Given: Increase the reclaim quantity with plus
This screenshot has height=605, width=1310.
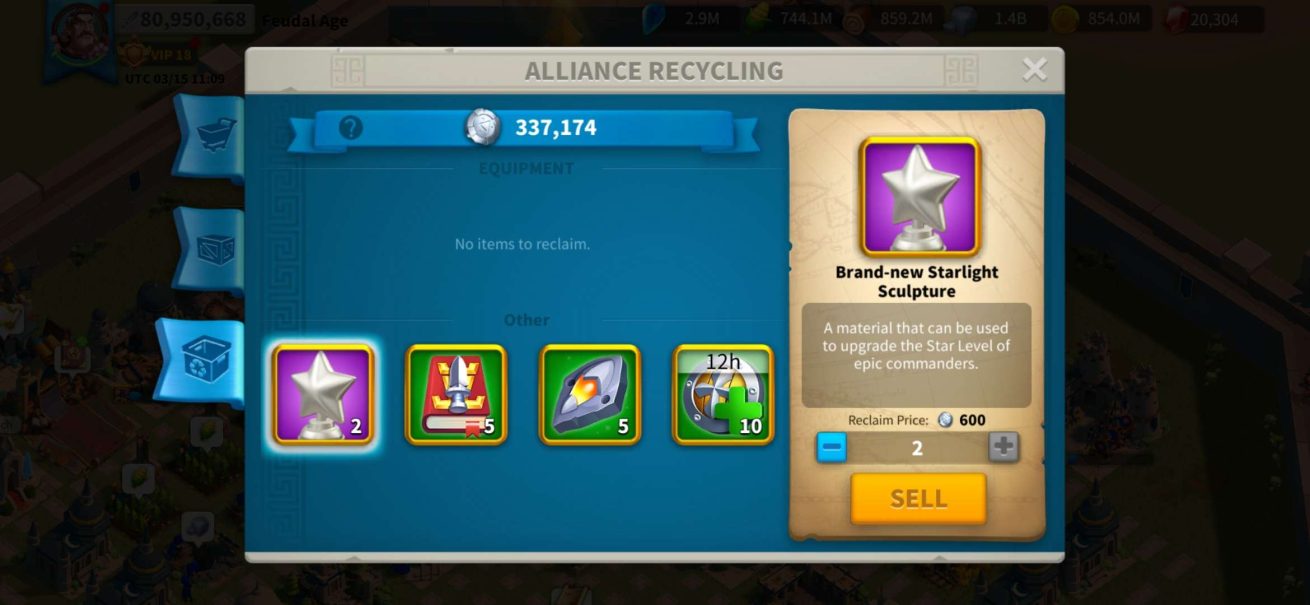Looking at the screenshot, I should 1003,447.
